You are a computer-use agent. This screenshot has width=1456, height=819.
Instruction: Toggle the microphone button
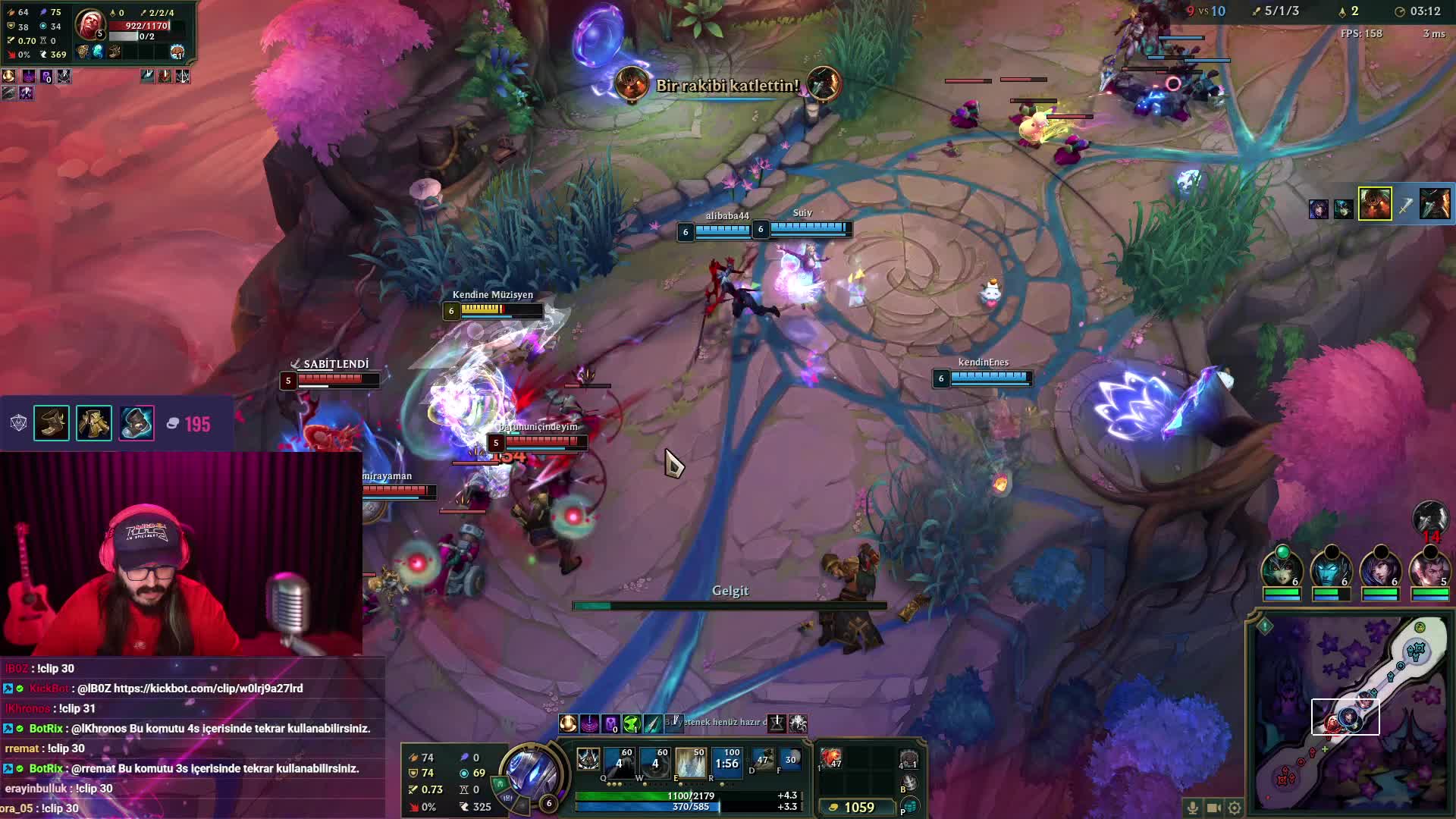pos(1193,808)
